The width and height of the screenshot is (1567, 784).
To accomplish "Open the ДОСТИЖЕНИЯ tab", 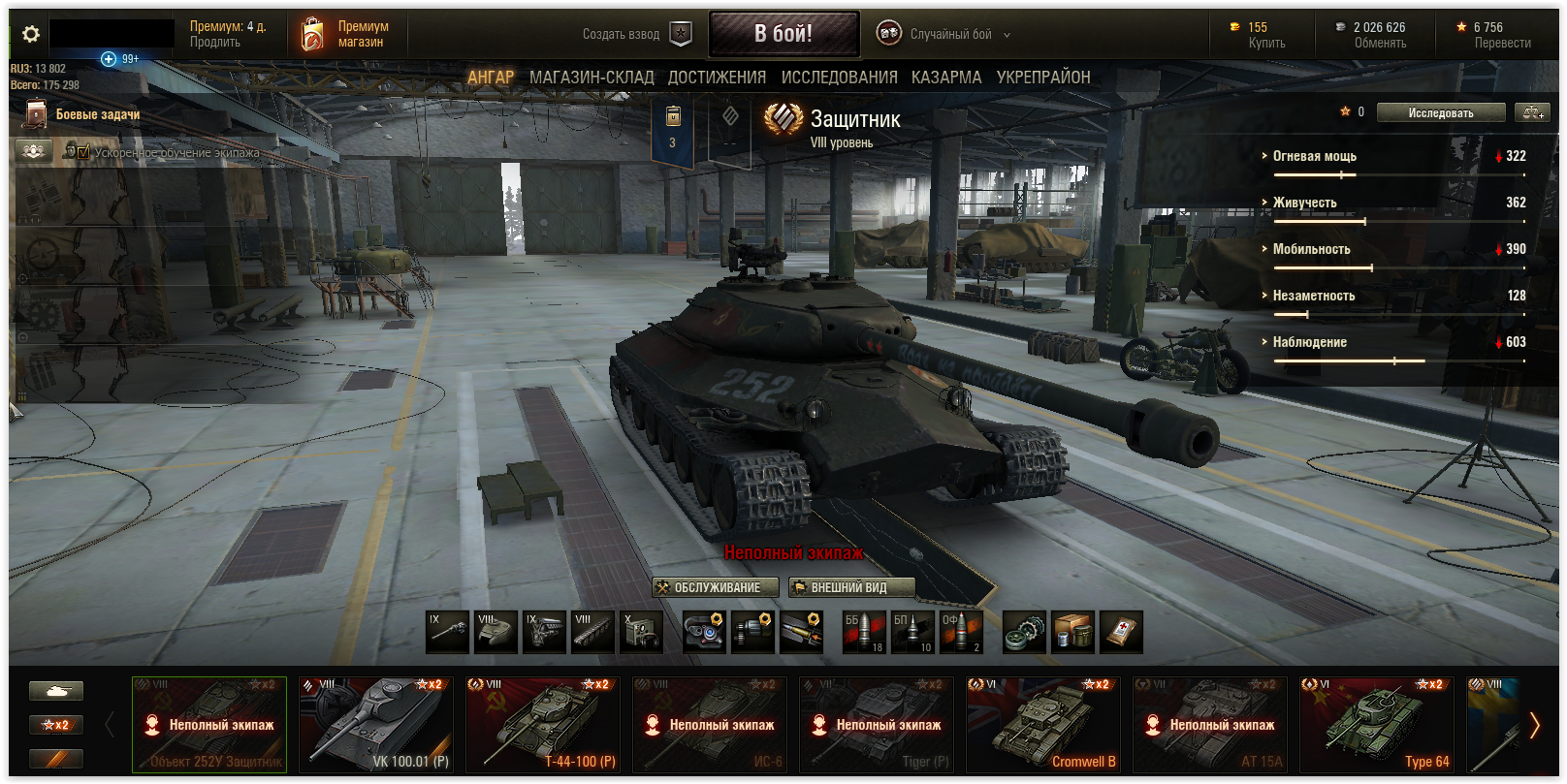I will click(x=717, y=78).
